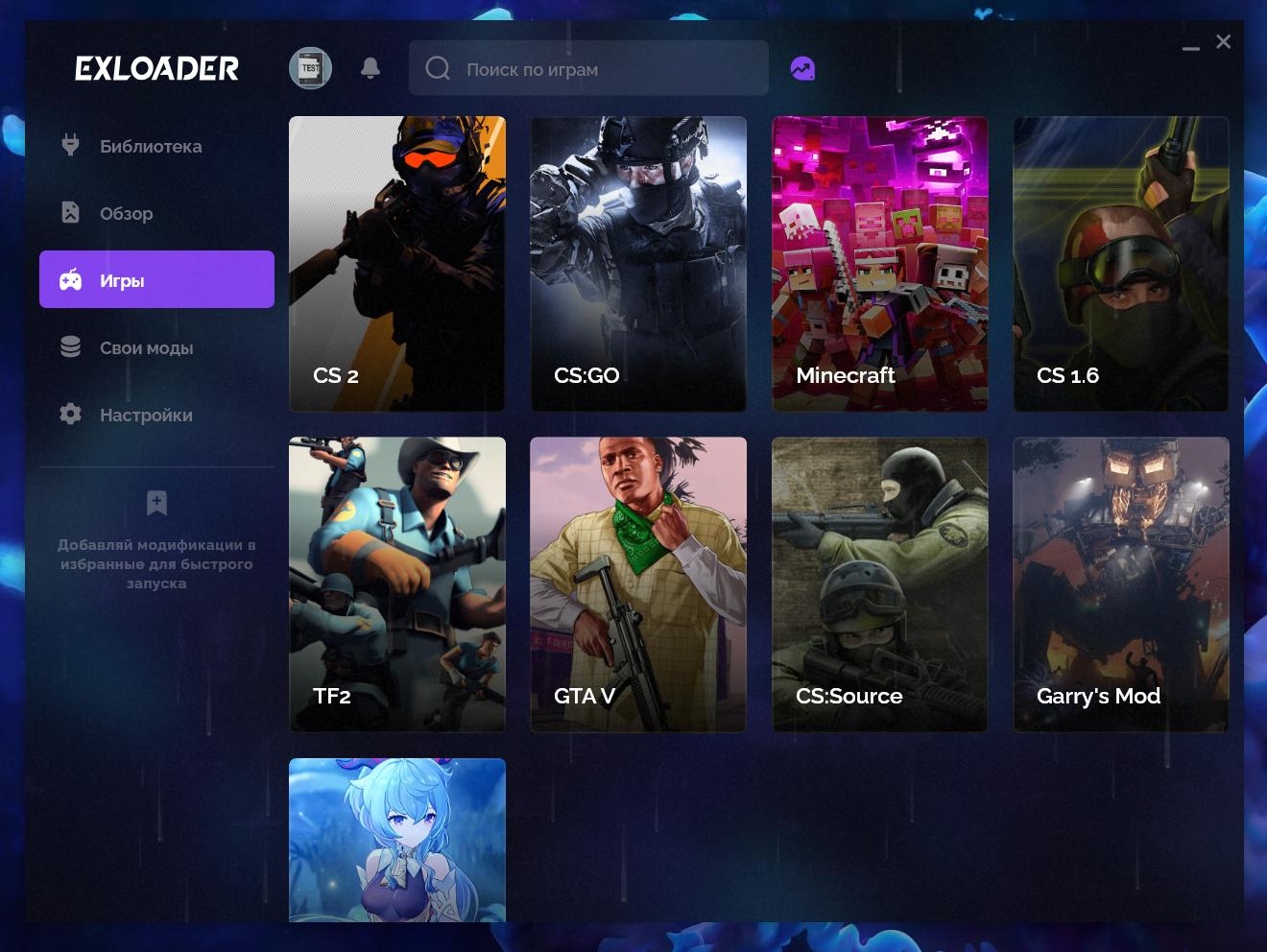Open the TEST user profile avatar
Viewport: 1267px width, 952px height.
click(310, 67)
